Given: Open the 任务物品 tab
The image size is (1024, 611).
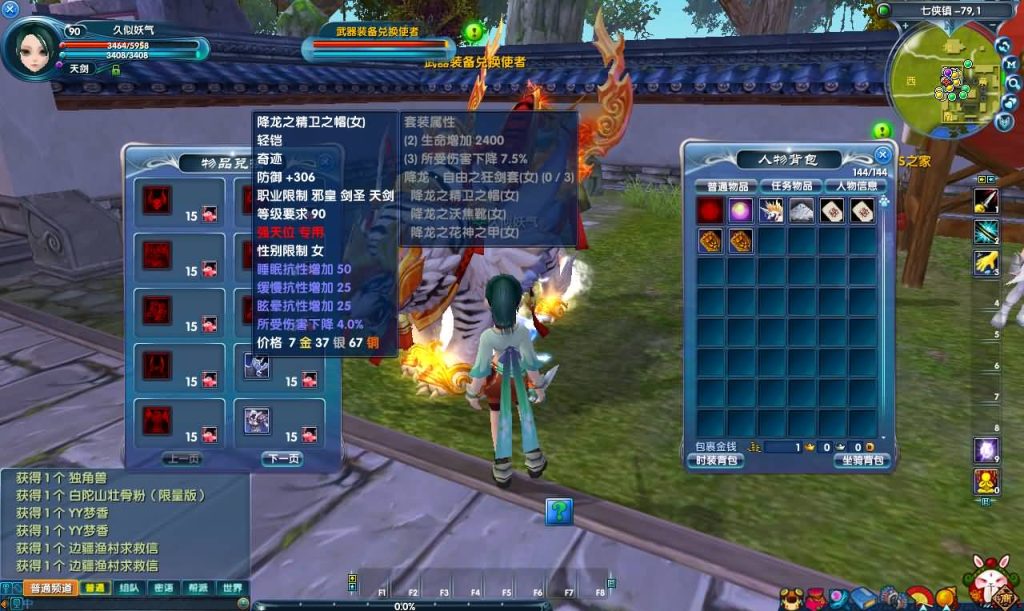Looking at the screenshot, I should coord(791,186).
